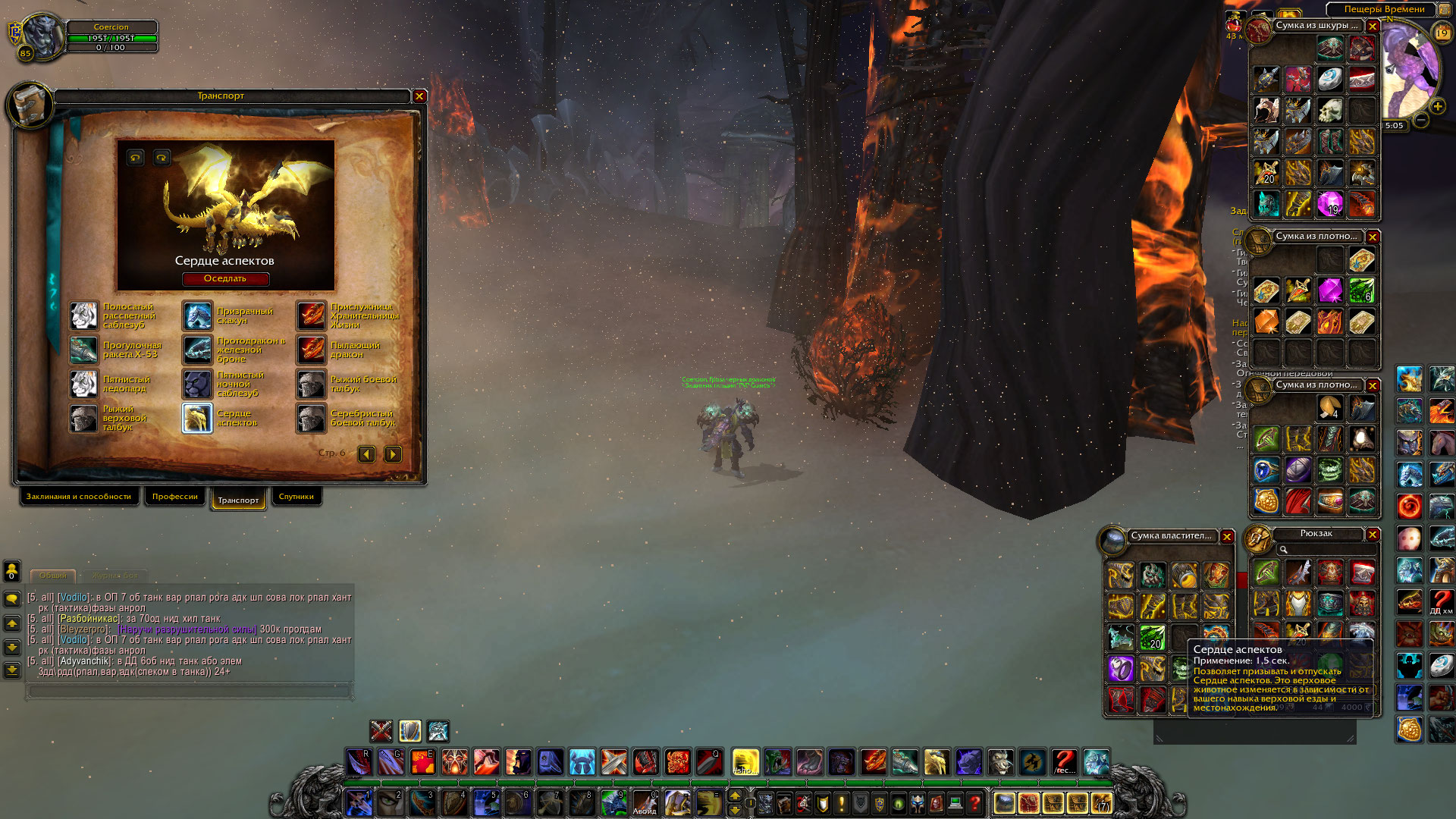Zoom out the minimap
1456x819 pixels.
click(x=1421, y=121)
